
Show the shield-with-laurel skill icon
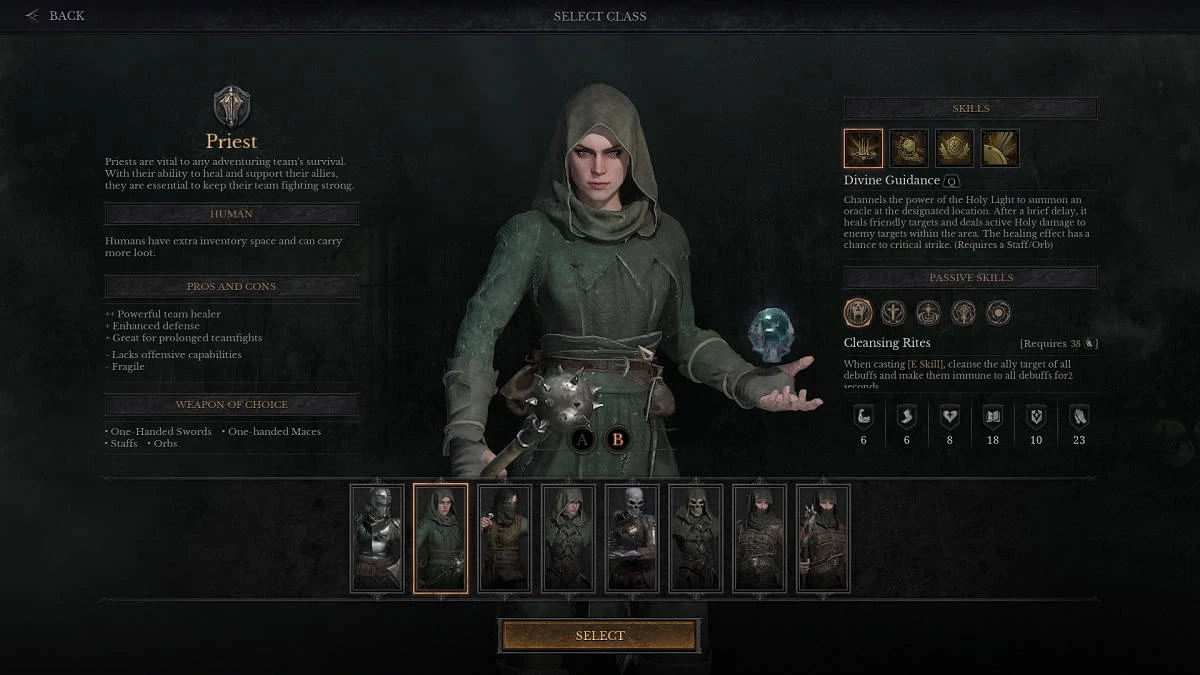pyautogui.click(x=954, y=148)
